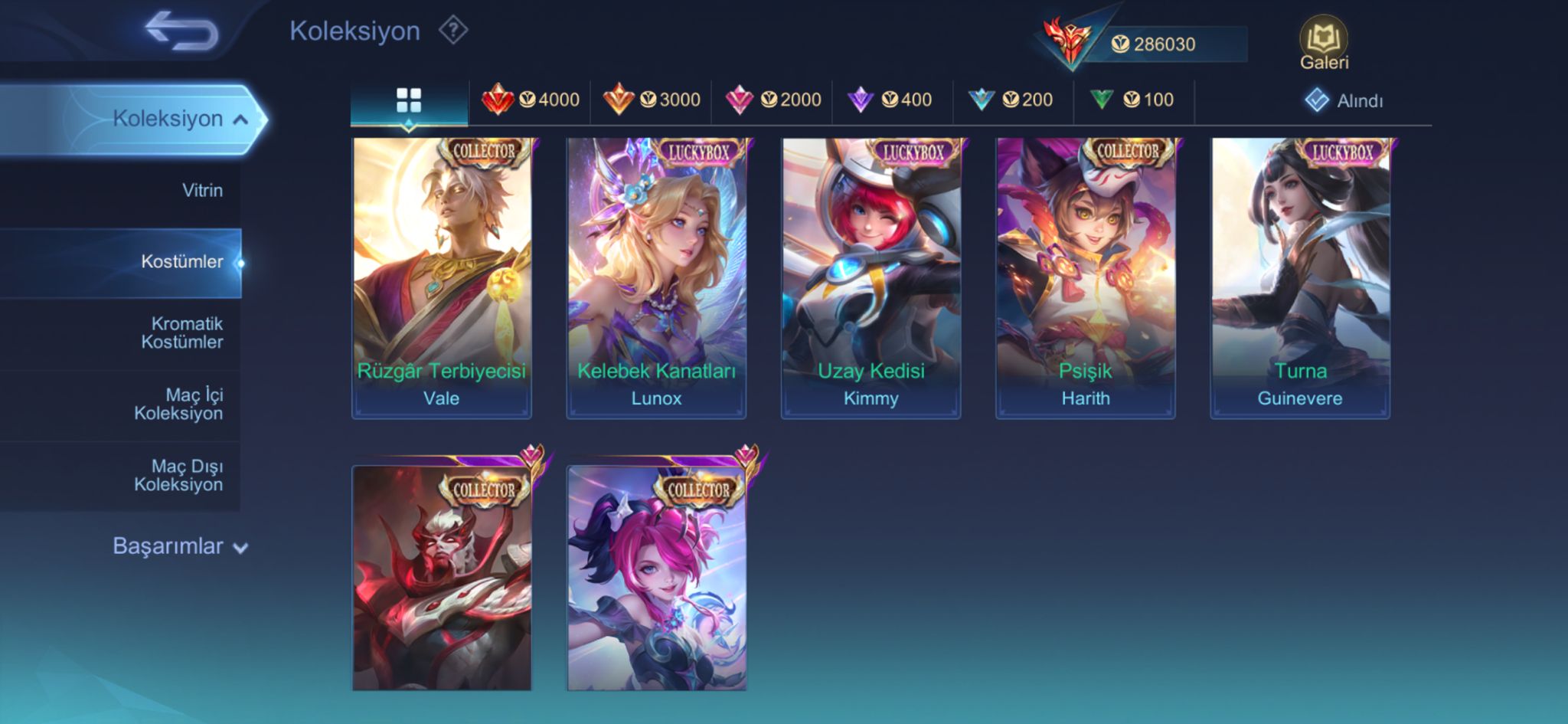1568x724 pixels.
Task: Expand the Başarımlar section
Action: [179, 546]
